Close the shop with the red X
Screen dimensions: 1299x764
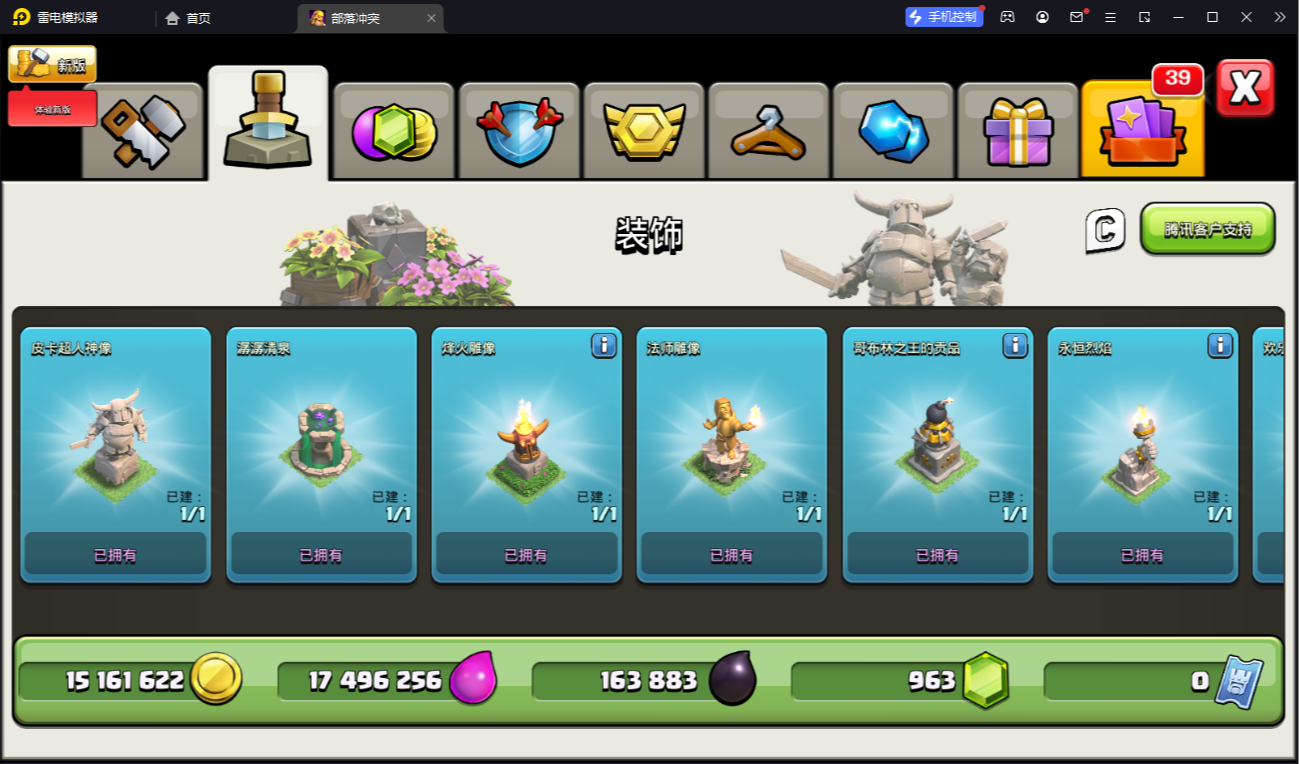click(1245, 88)
